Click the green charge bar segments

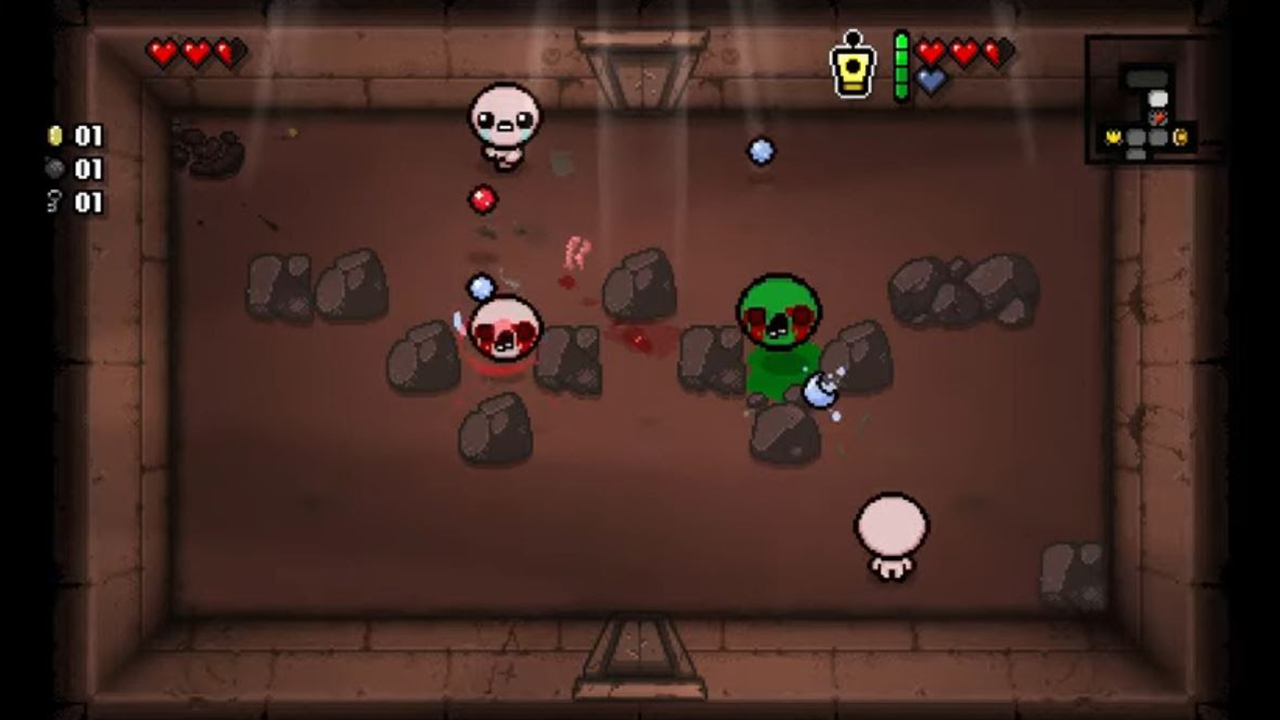900,65
